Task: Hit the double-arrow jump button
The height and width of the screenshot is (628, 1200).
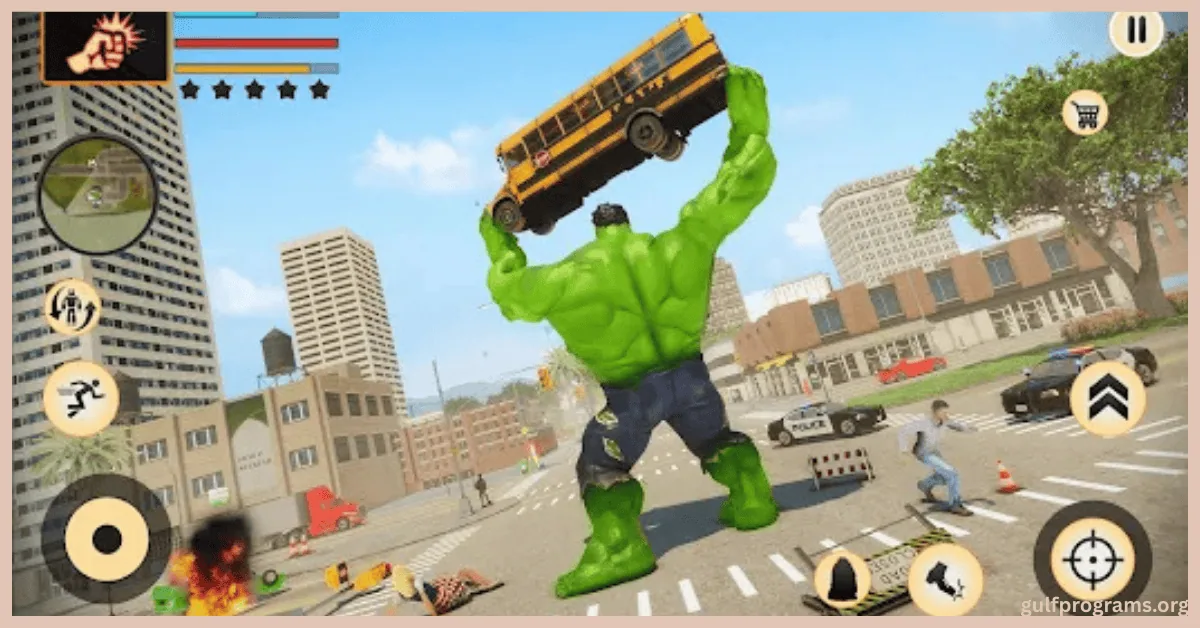Action: pos(1107,398)
